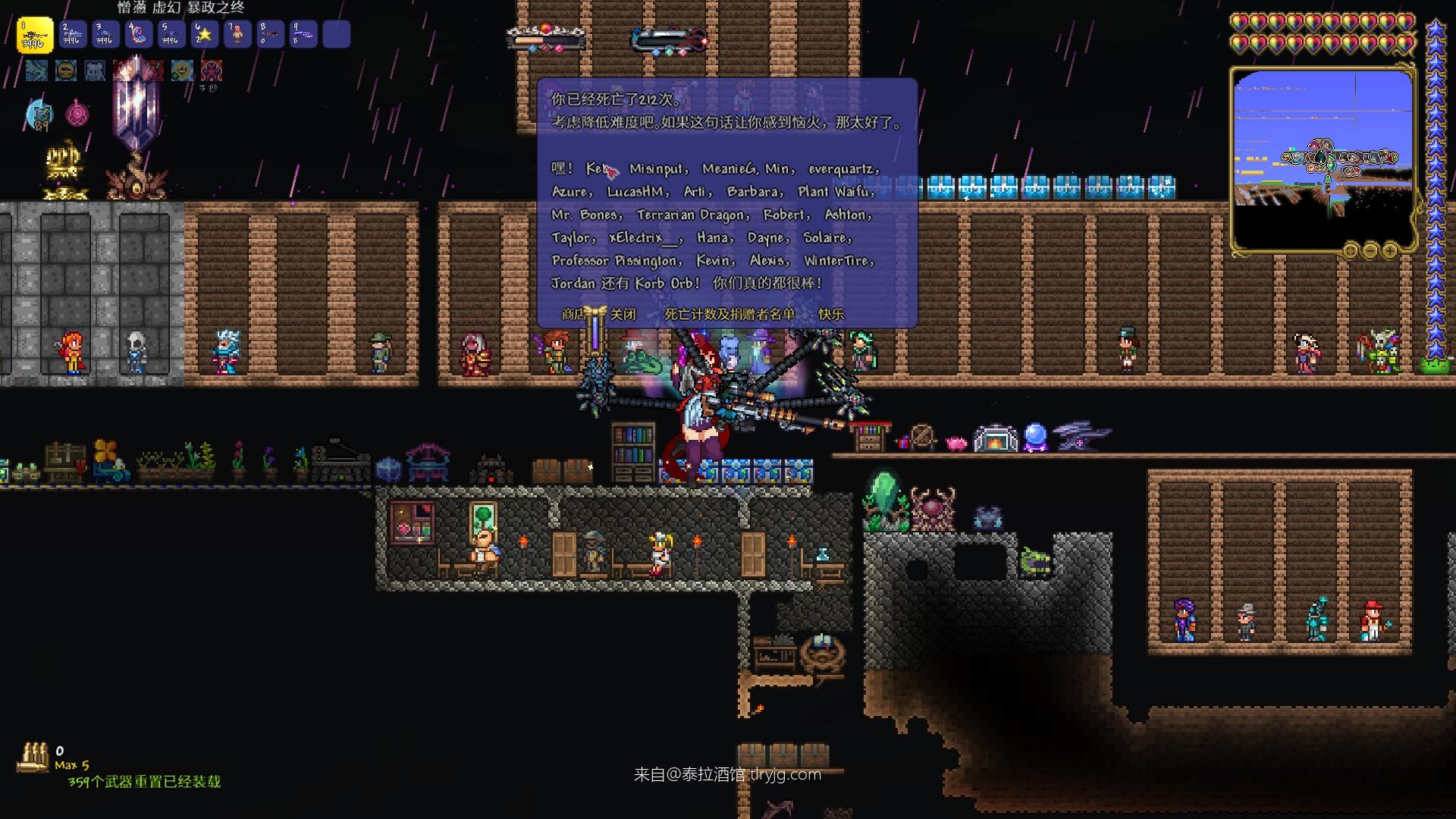Select the yellow star in hotbar slot 6
The image size is (1456, 819).
(x=204, y=35)
